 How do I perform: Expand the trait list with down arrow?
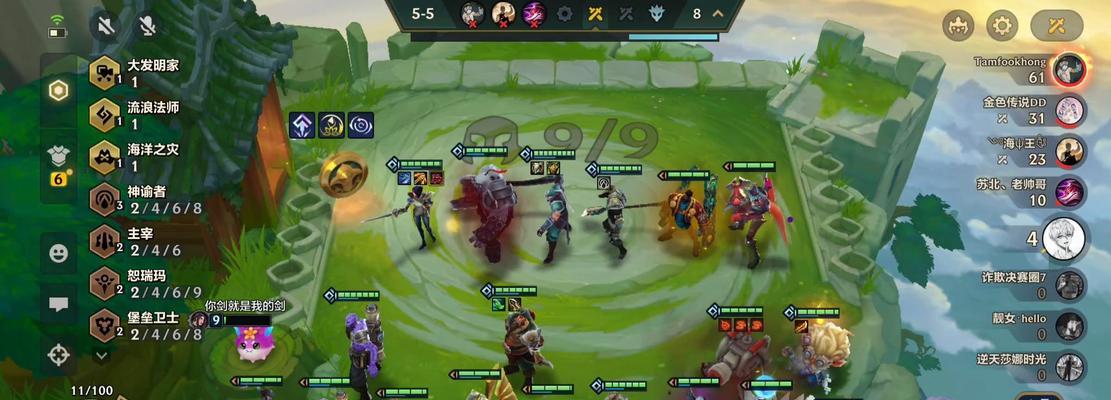(x=101, y=354)
